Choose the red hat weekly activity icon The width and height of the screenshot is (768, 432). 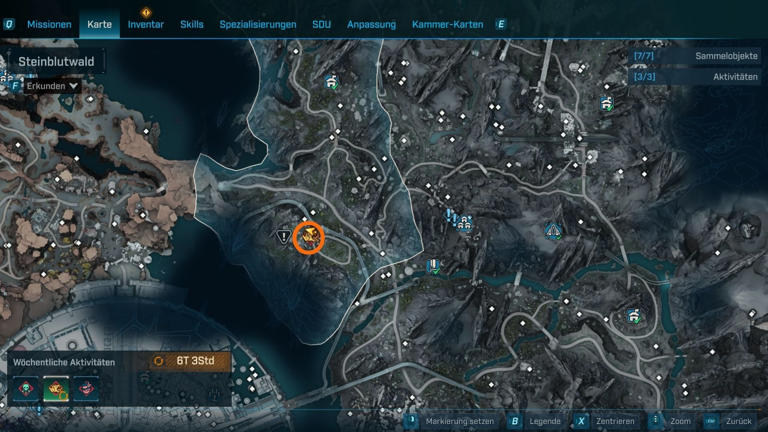[x=87, y=388]
